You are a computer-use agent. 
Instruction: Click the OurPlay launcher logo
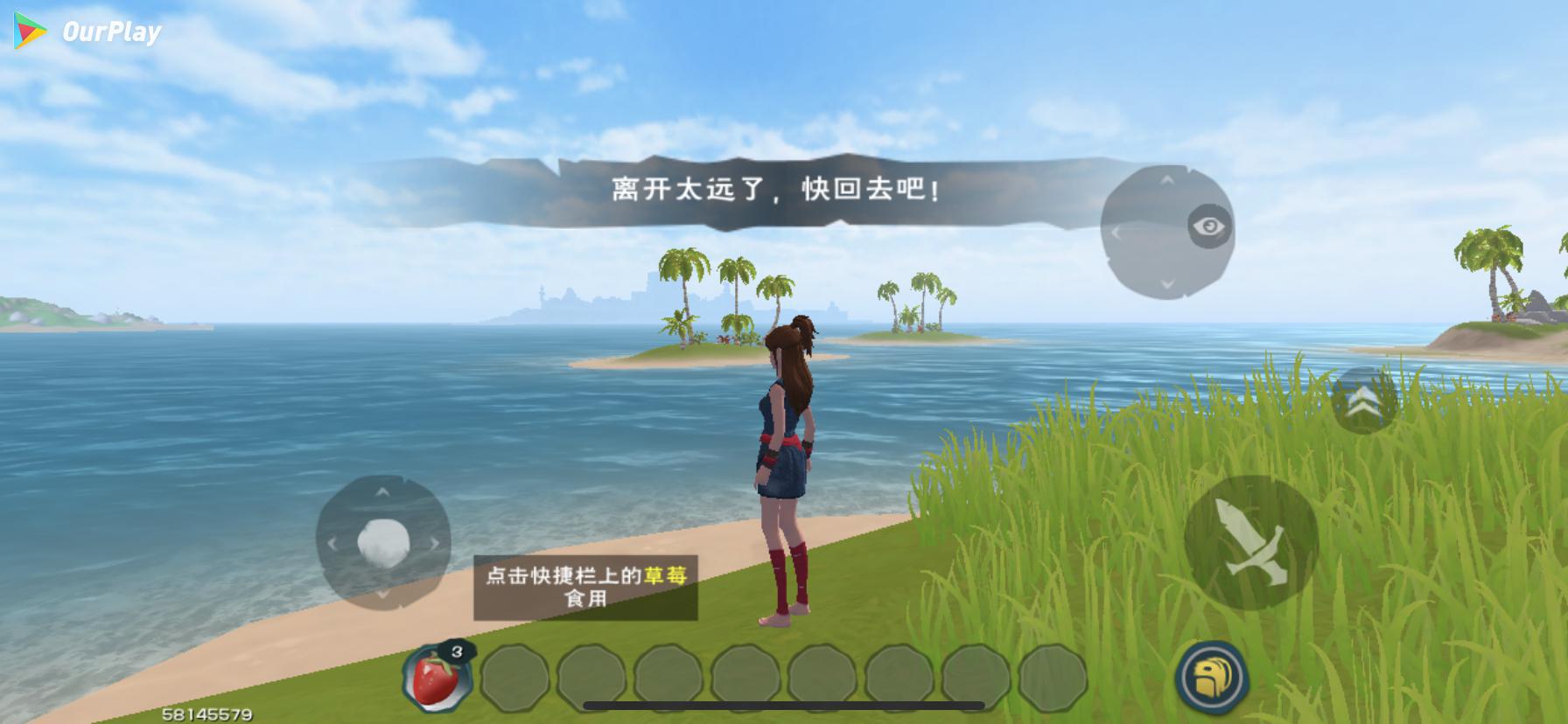point(29,29)
